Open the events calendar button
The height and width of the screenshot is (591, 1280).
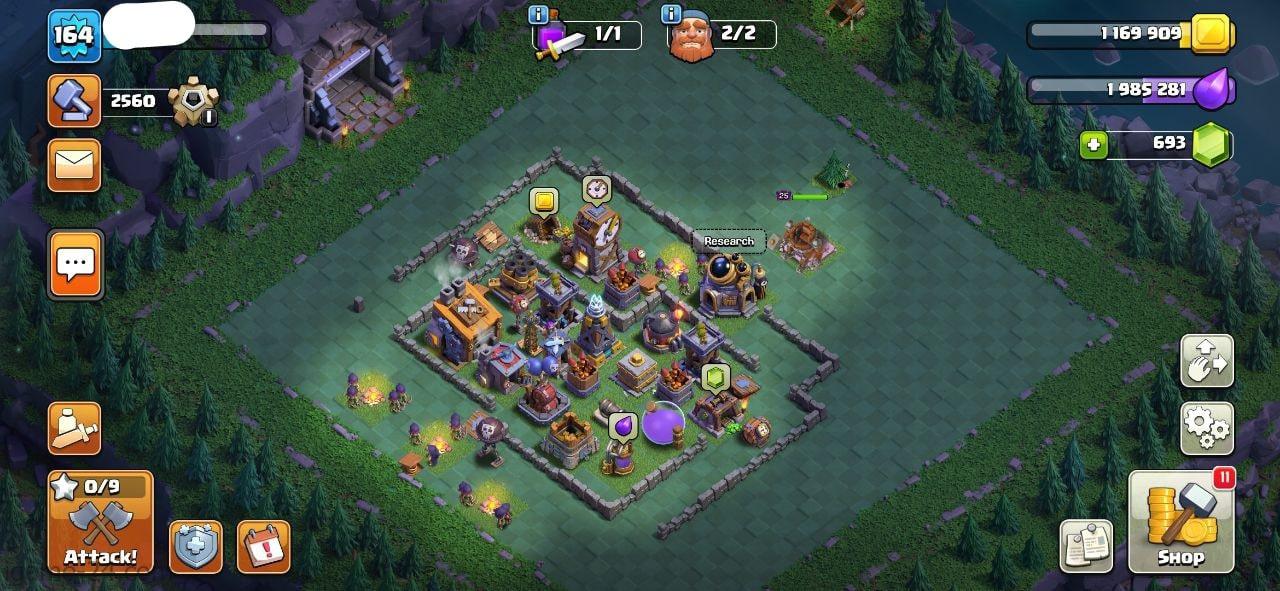pyautogui.click(x=264, y=546)
